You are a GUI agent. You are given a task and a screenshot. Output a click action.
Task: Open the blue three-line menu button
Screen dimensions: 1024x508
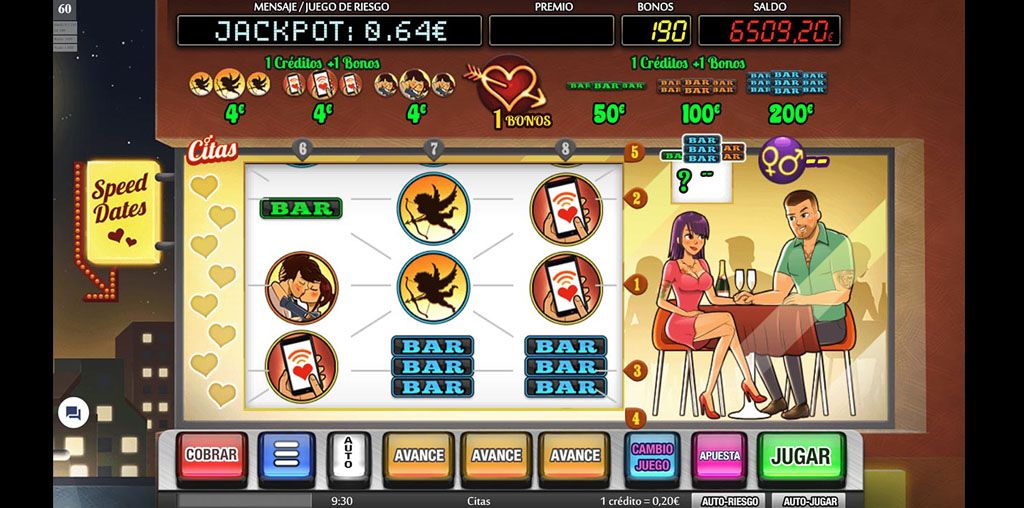(286, 456)
